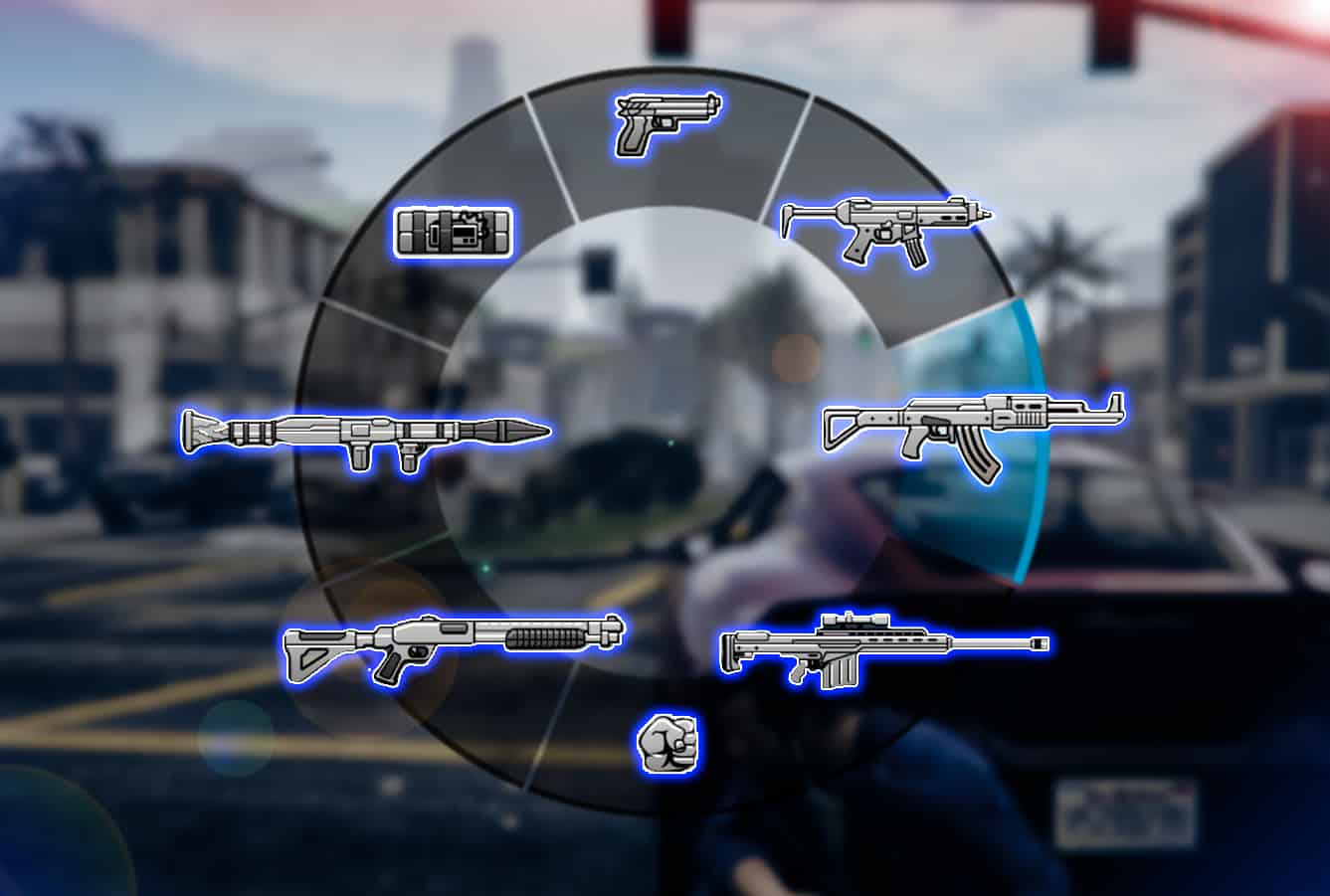Open the pistol category segment
The width and height of the screenshot is (1330, 896).
(x=665, y=122)
